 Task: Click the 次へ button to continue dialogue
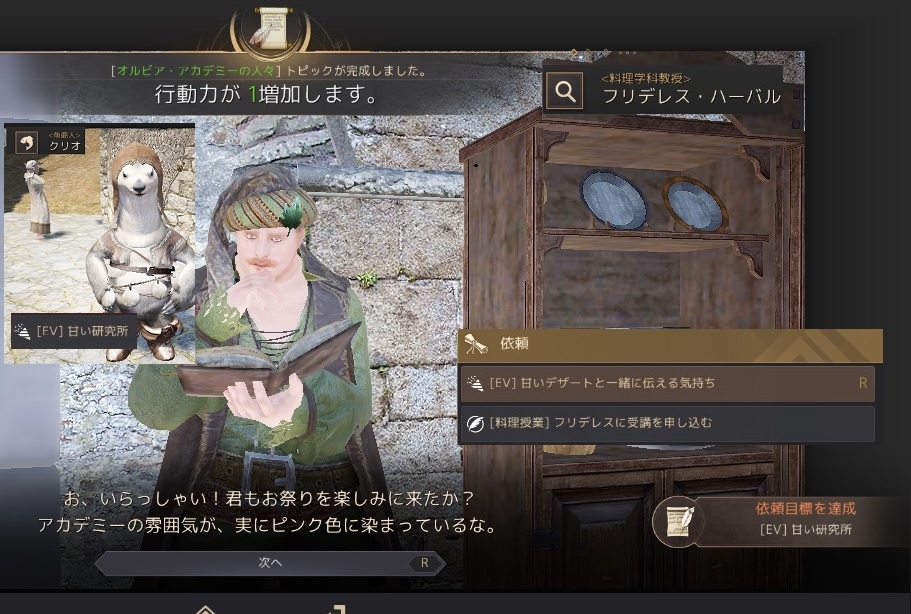pos(270,563)
